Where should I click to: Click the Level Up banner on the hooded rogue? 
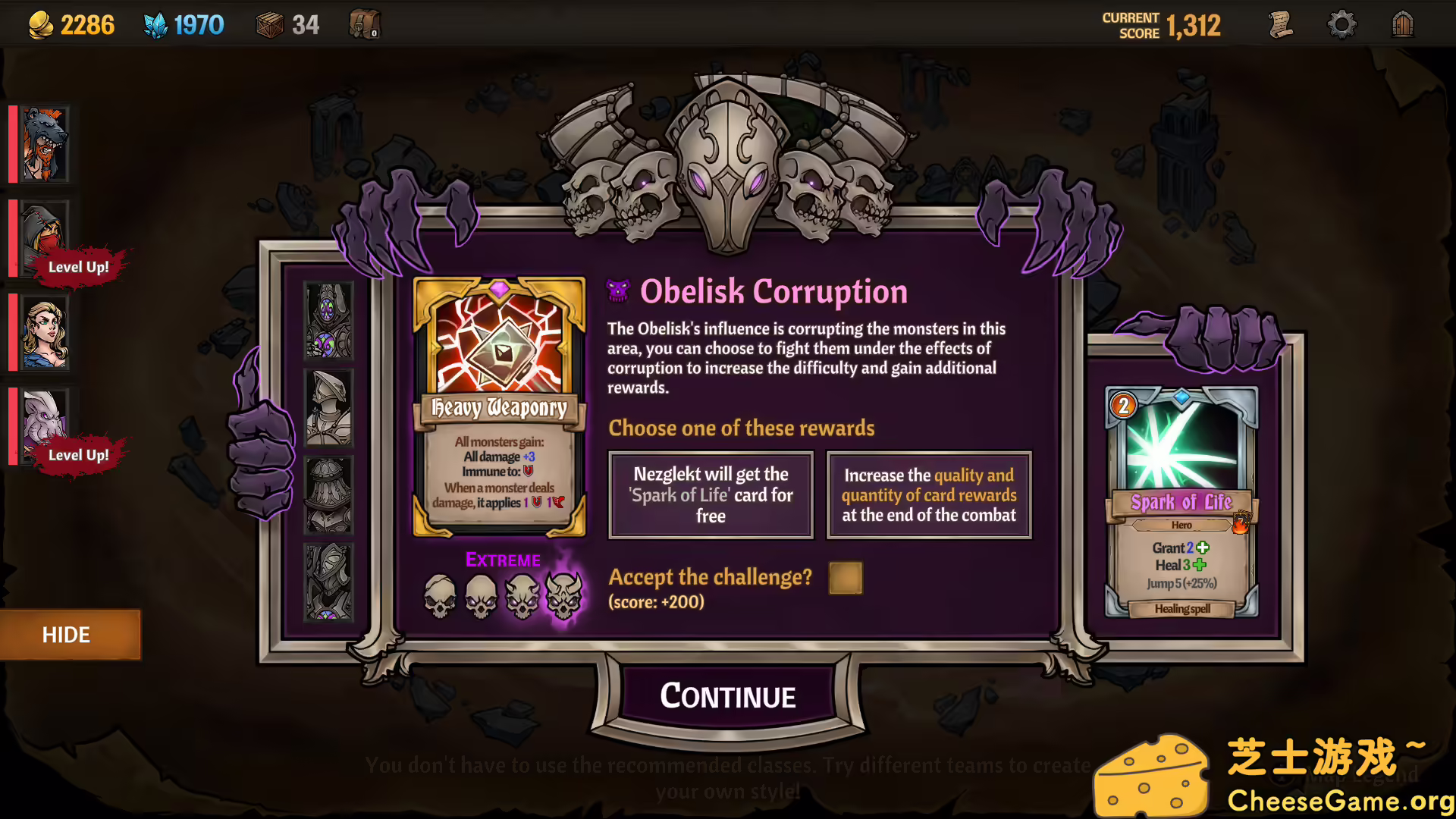tap(77, 266)
